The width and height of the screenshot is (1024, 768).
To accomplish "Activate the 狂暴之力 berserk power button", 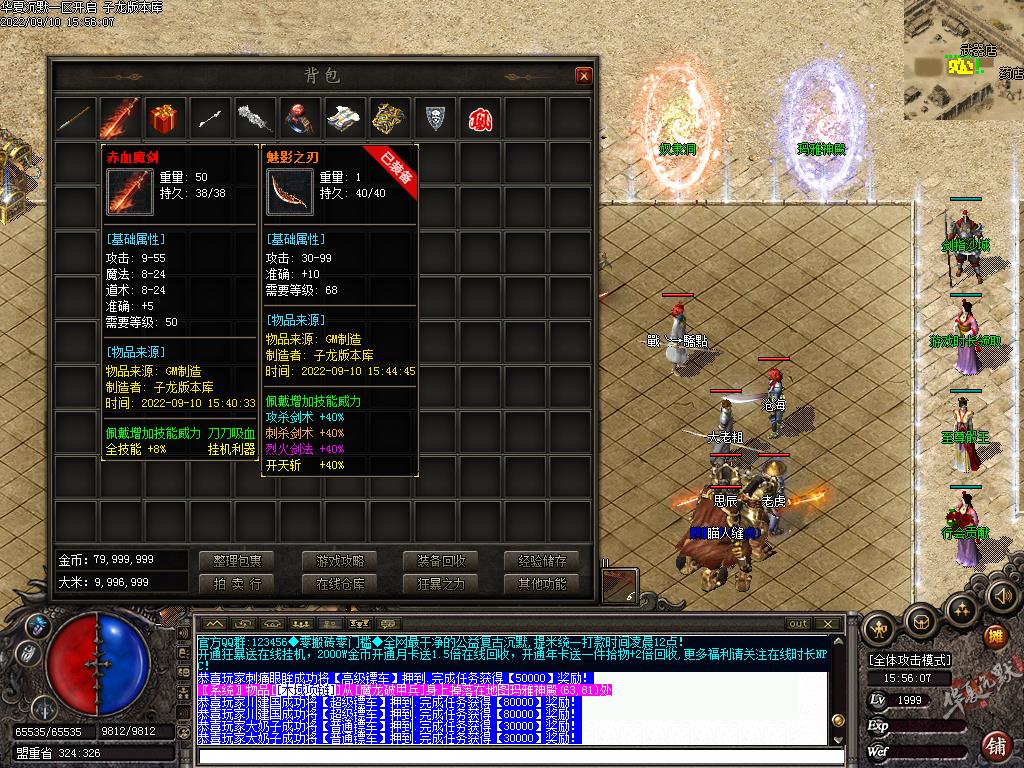I will click(441, 584).
